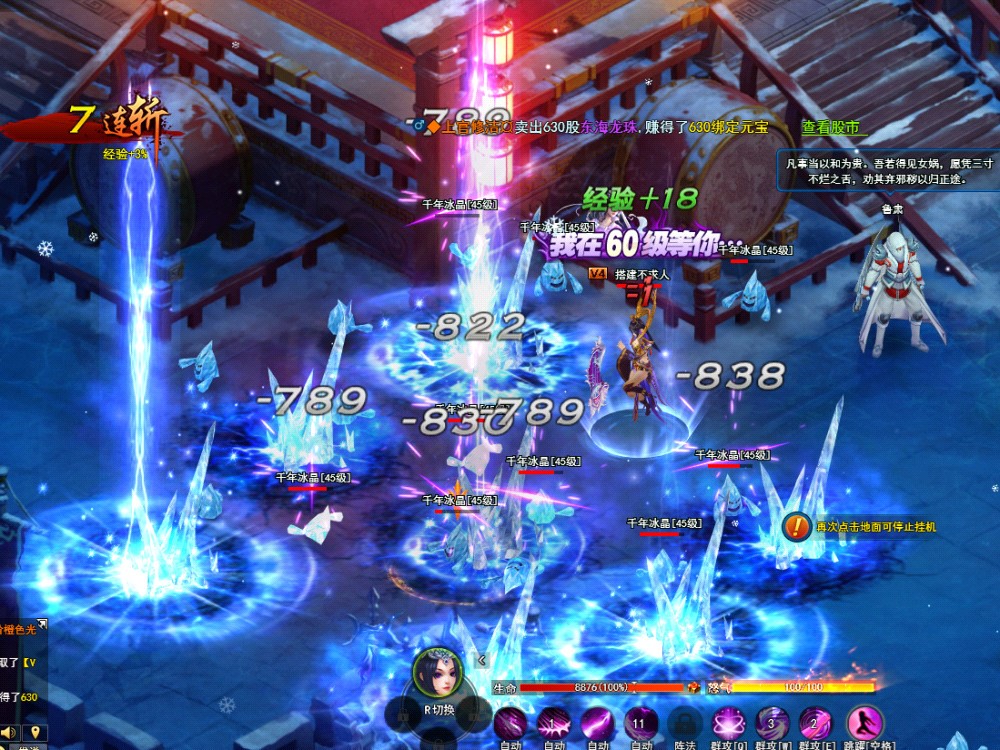Select the purple lightning strike skill icon
This screenshot has height=750, width=1000.
[597, 723]
